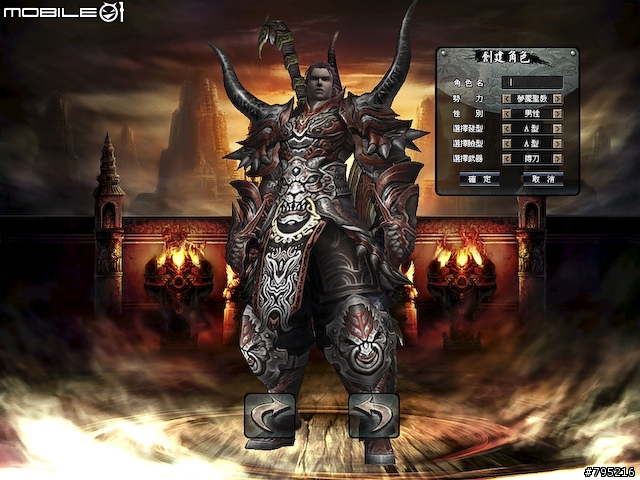Viewport: 640px width, 480px height.
Task: Change gender (性別) with the left arrow
Action: [x=506, y=113]
